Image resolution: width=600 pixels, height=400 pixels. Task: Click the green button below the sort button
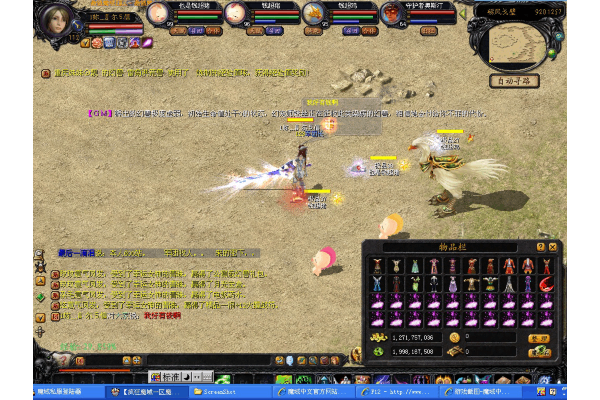540,351
